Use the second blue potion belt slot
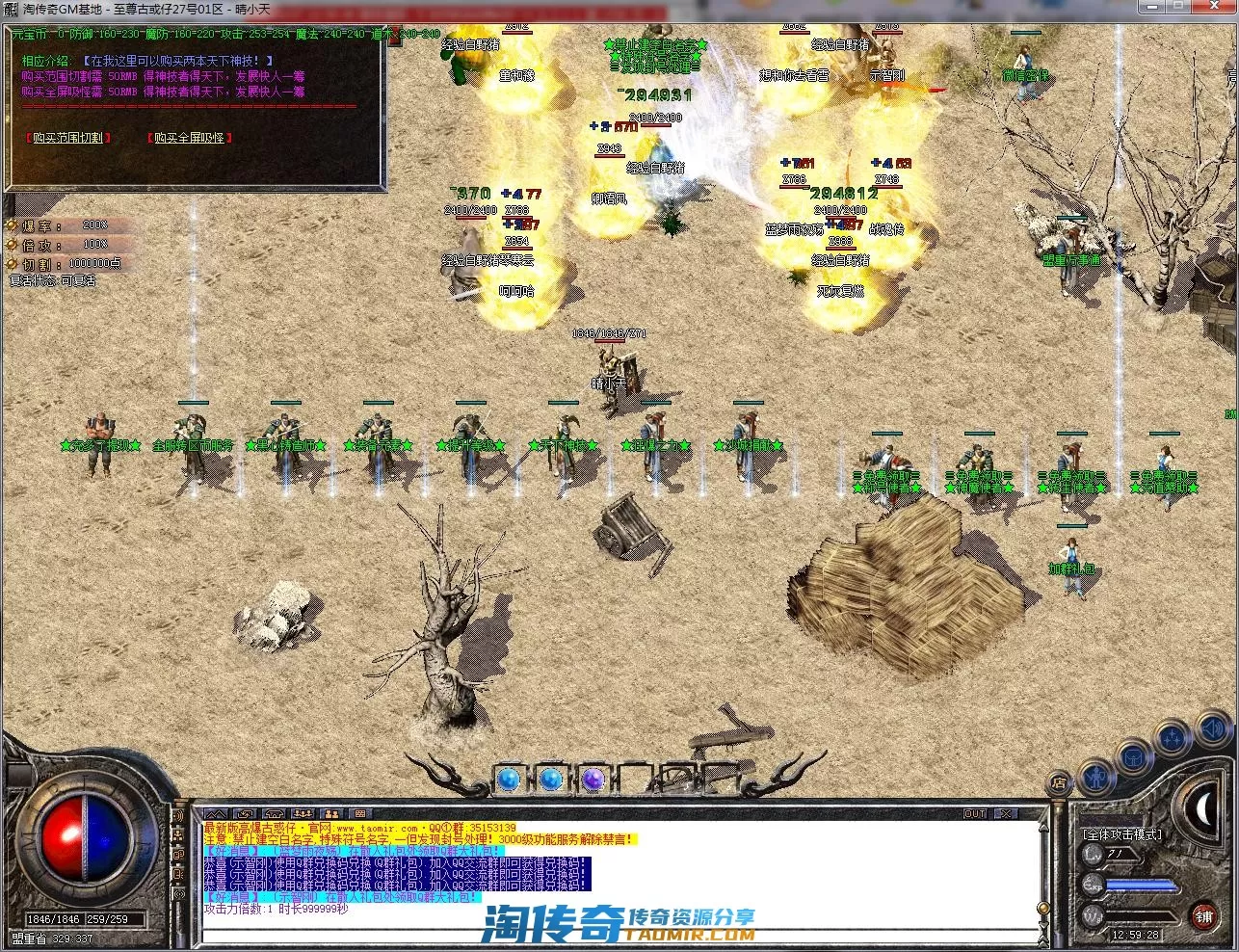This screenshot has width=1239, height=952. tap(550, 779)
